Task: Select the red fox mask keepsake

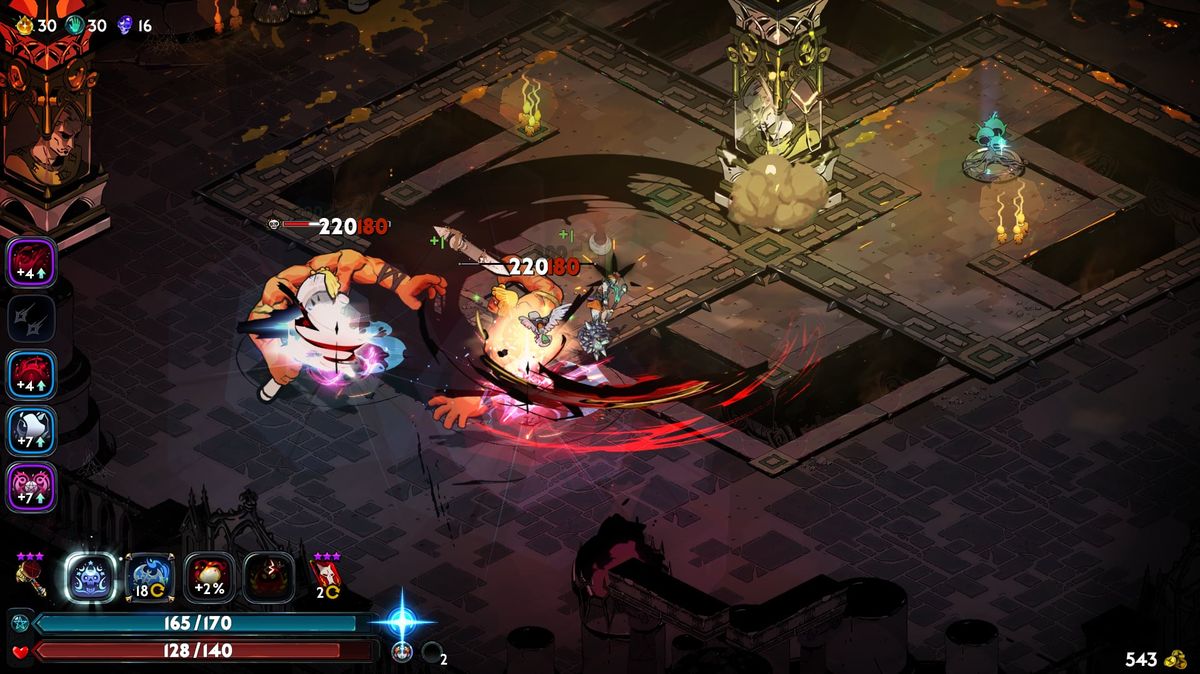Action: (327, 575)
